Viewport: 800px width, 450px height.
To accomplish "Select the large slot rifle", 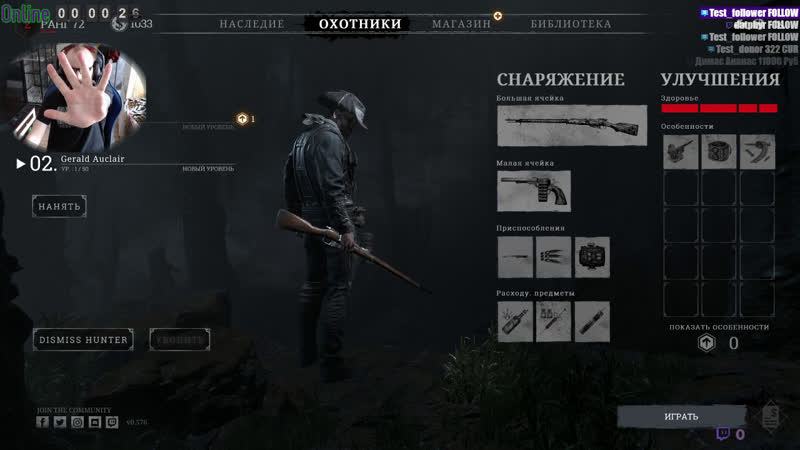I will tap(571, 126).
